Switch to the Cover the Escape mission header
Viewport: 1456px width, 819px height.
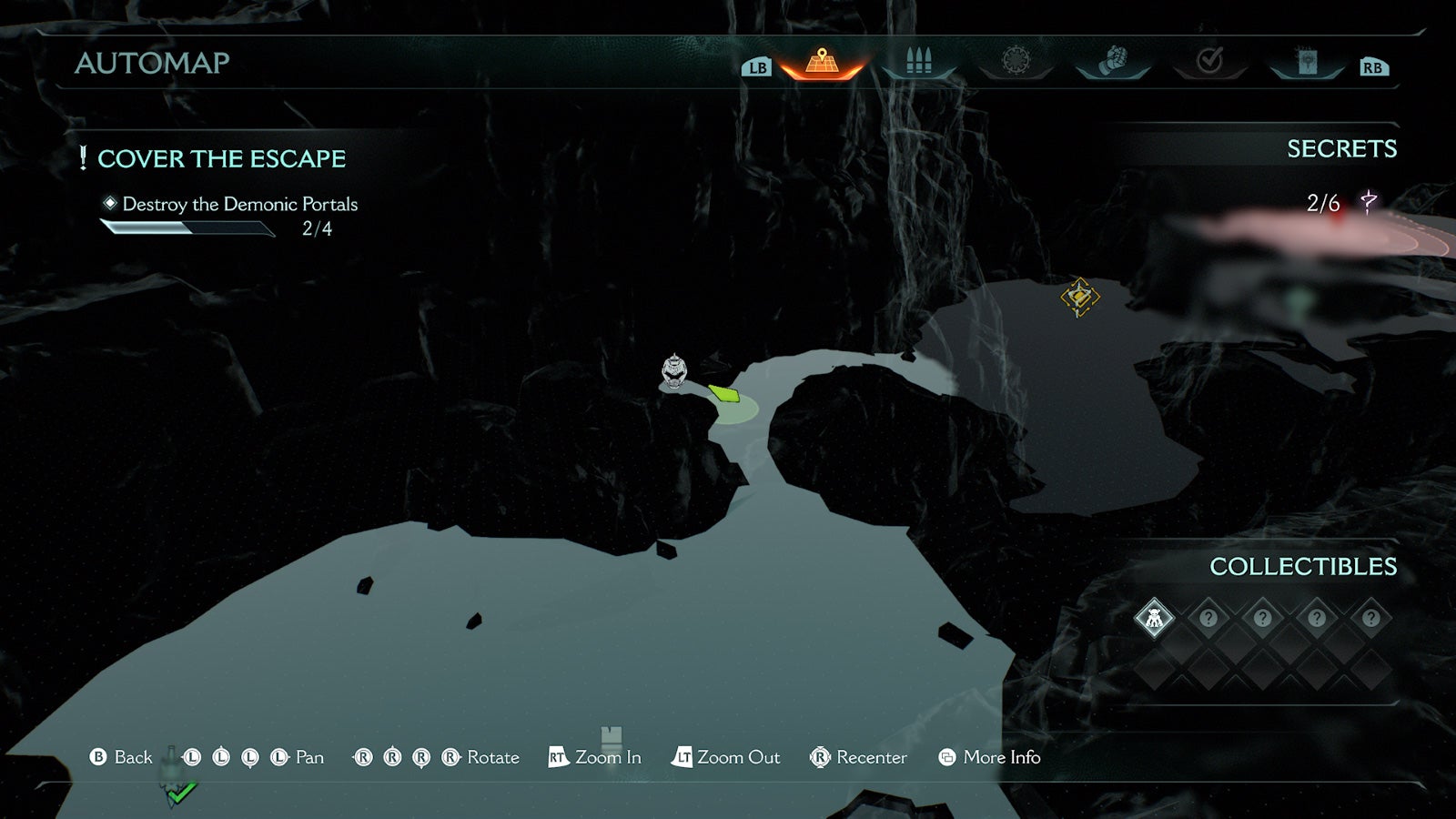(x=225, y=158)
